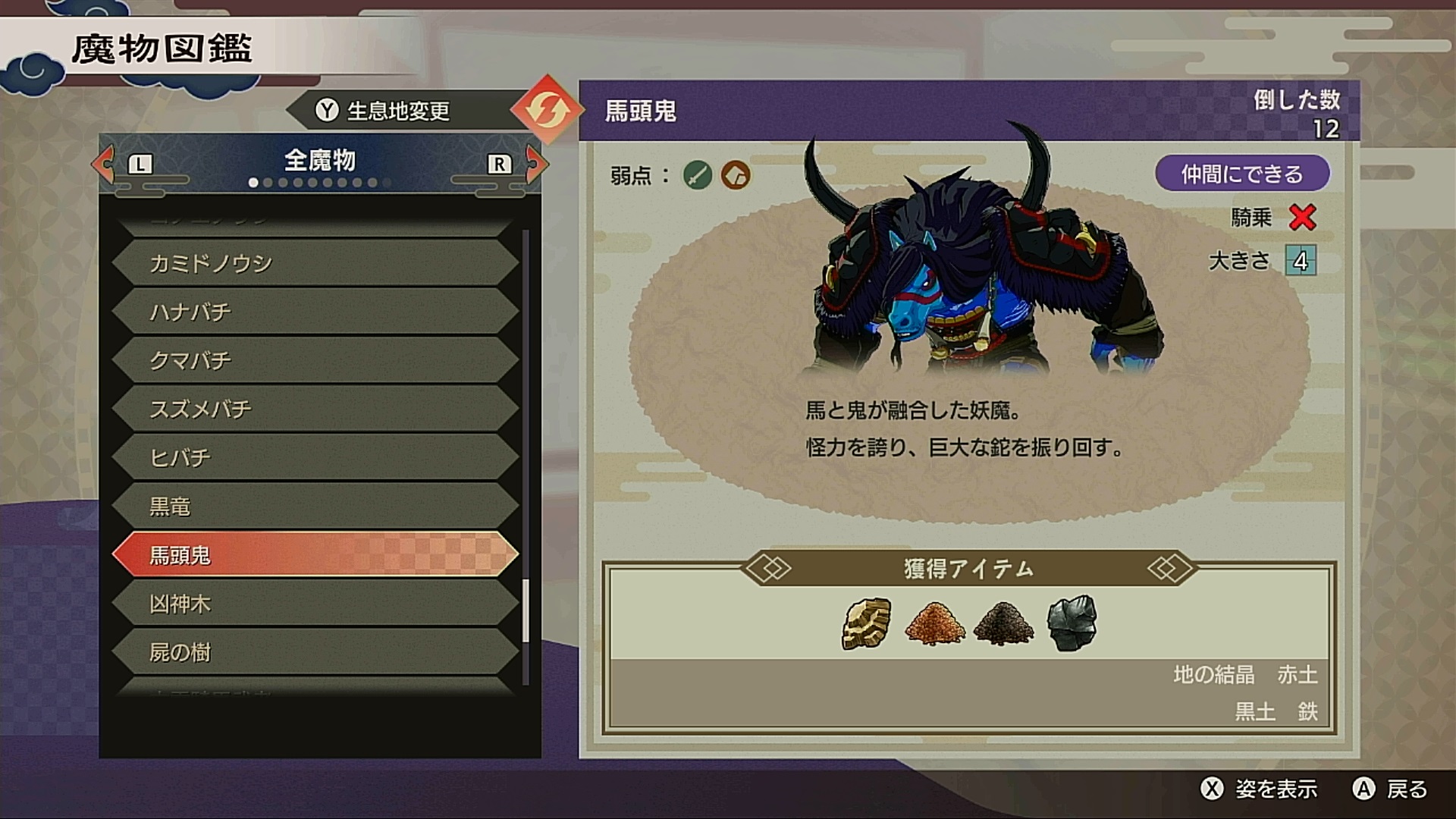Click the highlighted 馬頭鬼 entry
The height and width of the screenshot is (819, 1456).
(315, 554)
